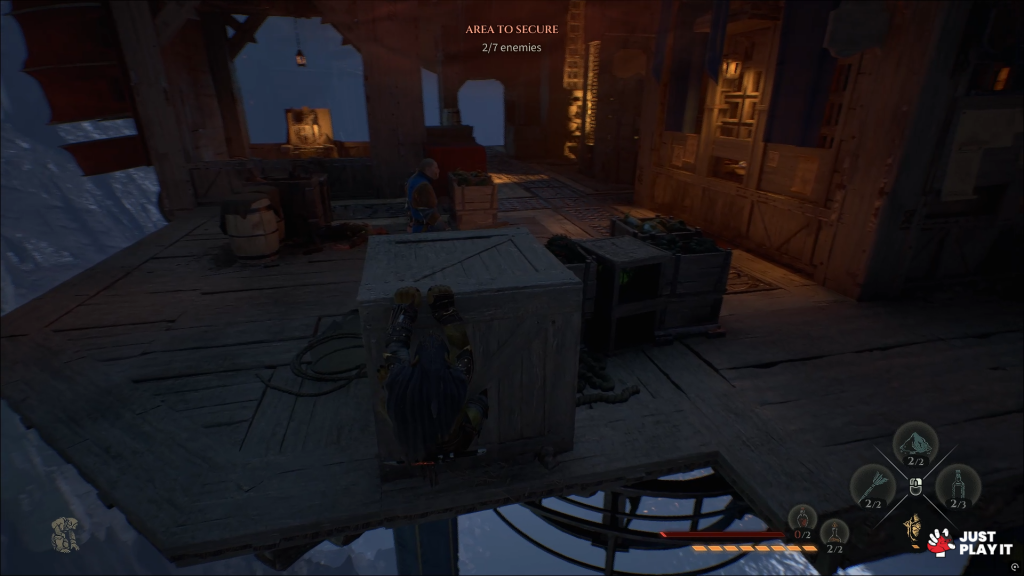Click the golden character portrait icon
The height and width of the screenshot is (576, 1024).
pyautogui.click(x=912, y=527)
